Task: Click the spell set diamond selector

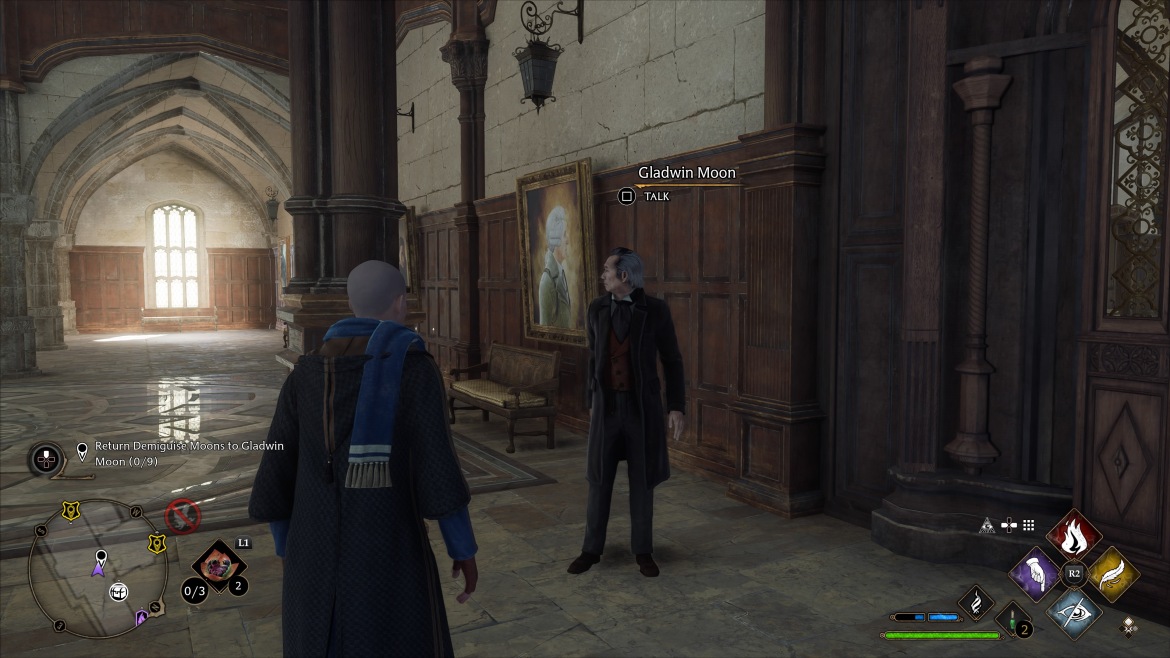Action: click(1129, 626)
